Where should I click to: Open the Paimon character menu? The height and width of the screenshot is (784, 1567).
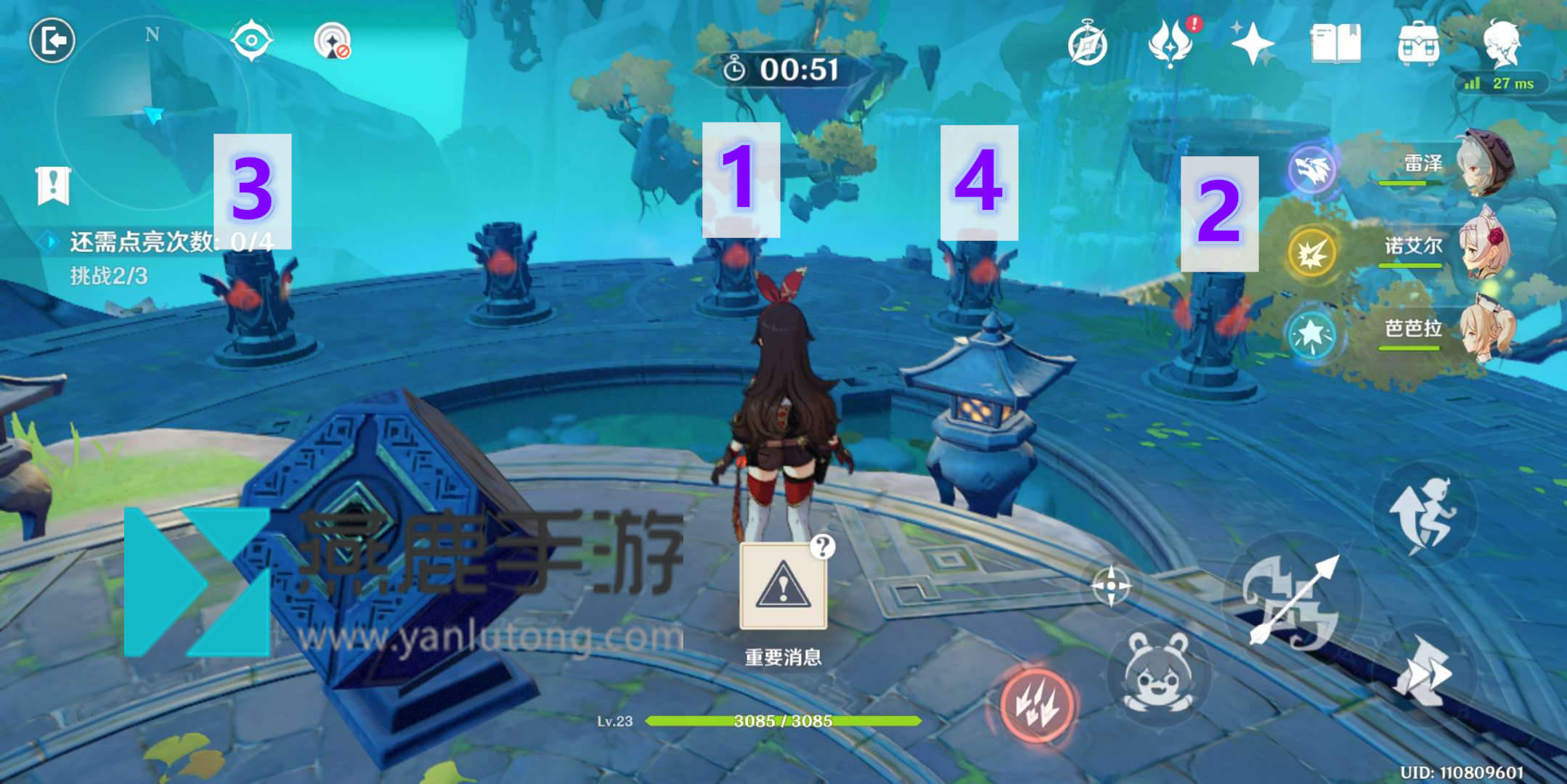click(x=1502, y=44)
